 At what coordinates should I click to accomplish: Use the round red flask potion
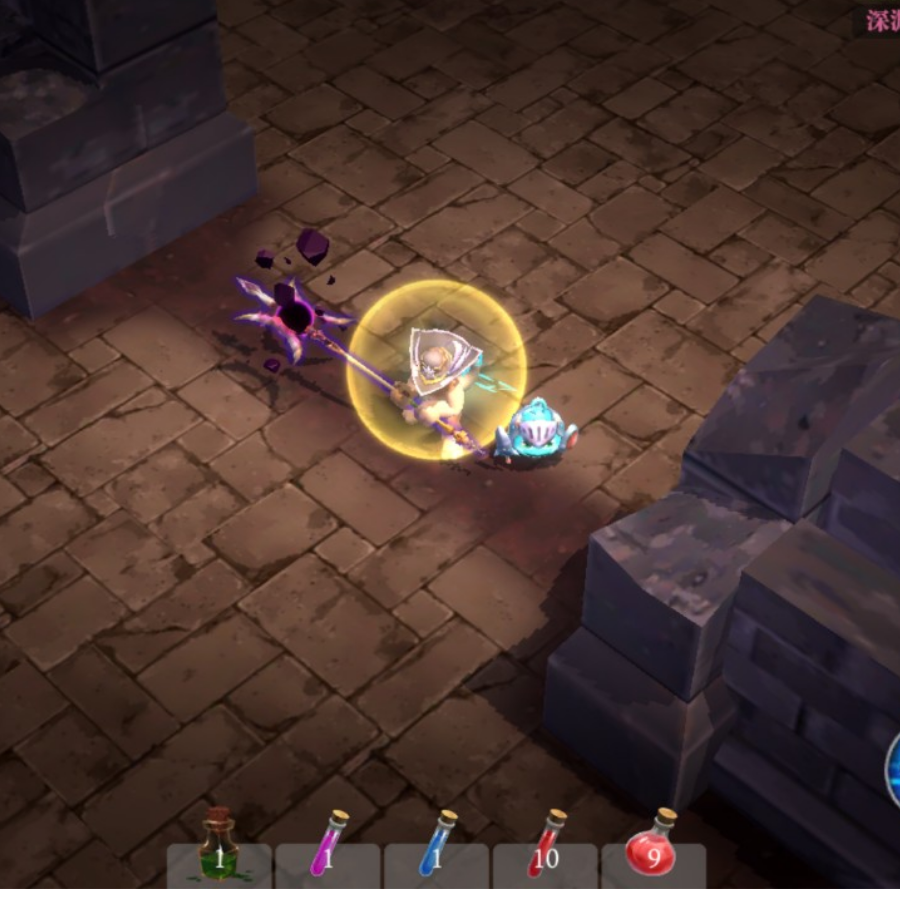click(653, 848)
